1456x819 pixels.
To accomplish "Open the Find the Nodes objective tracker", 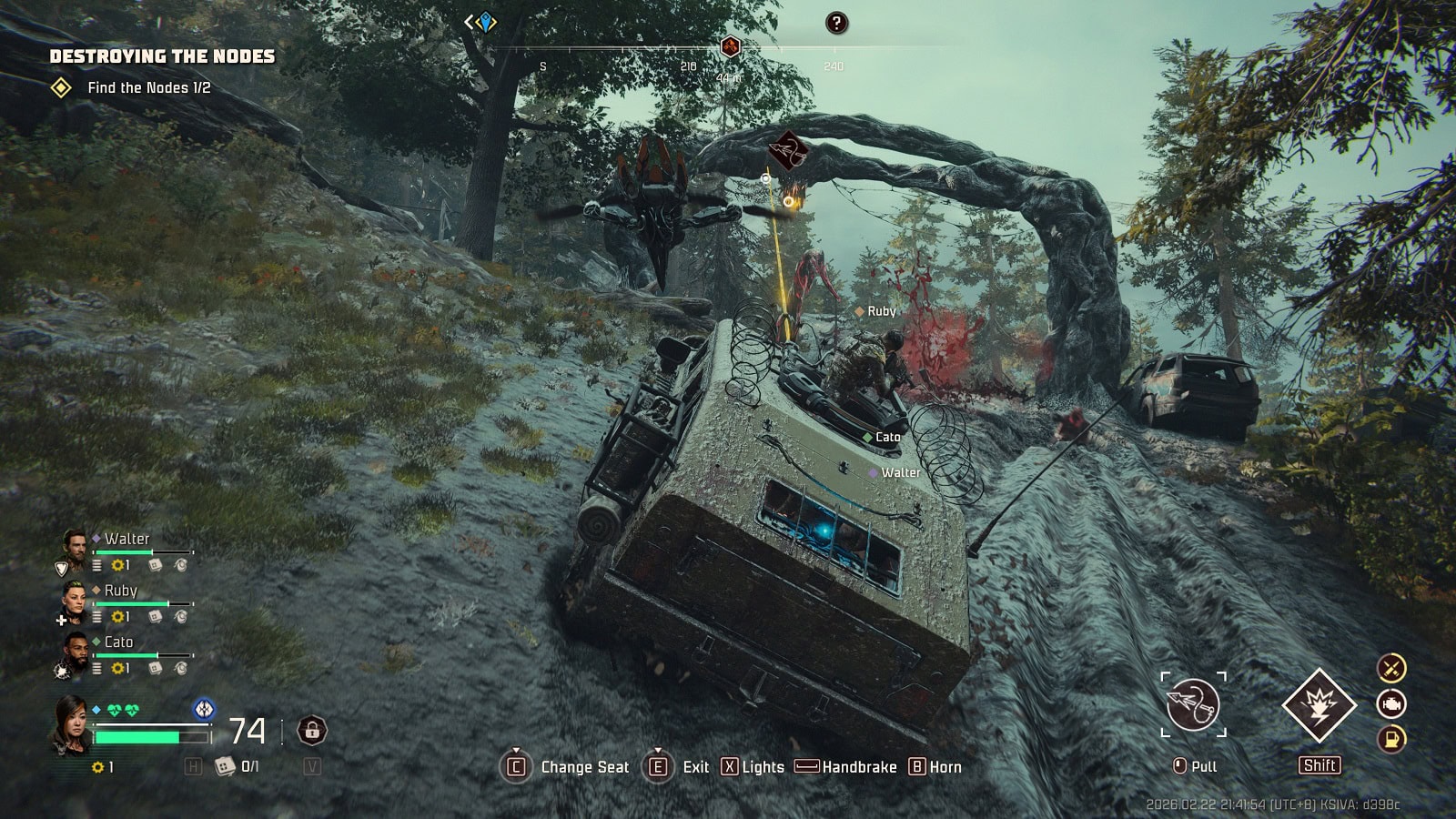I will click(148, 88).
